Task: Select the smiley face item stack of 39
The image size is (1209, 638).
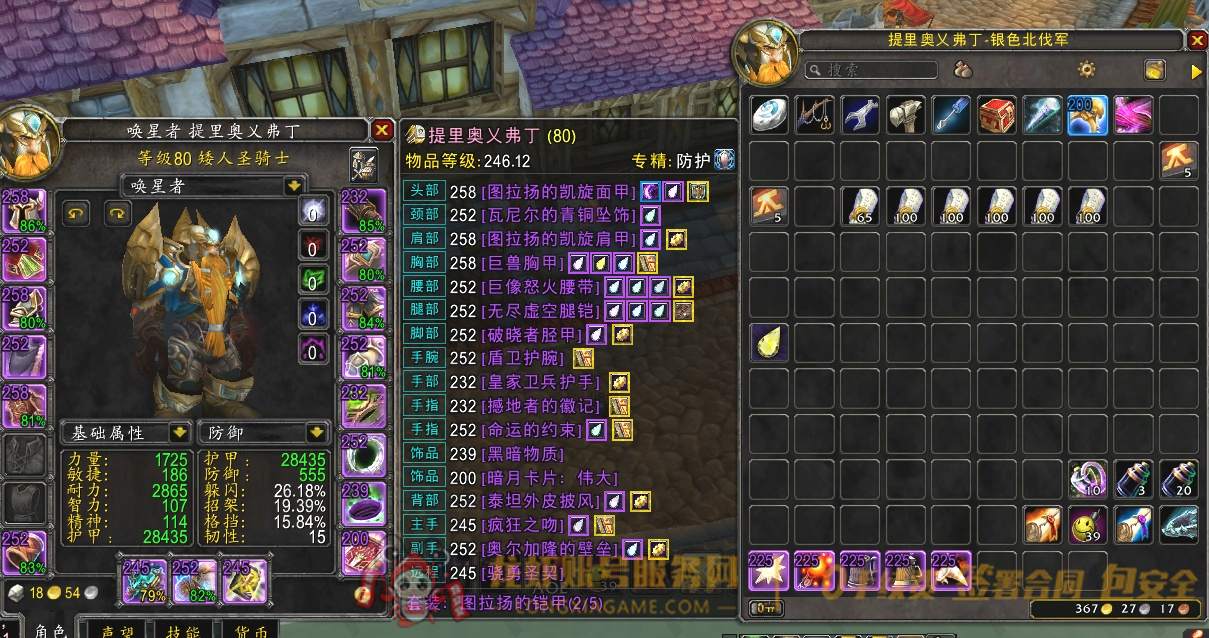Action: [x=1087, y=524]
